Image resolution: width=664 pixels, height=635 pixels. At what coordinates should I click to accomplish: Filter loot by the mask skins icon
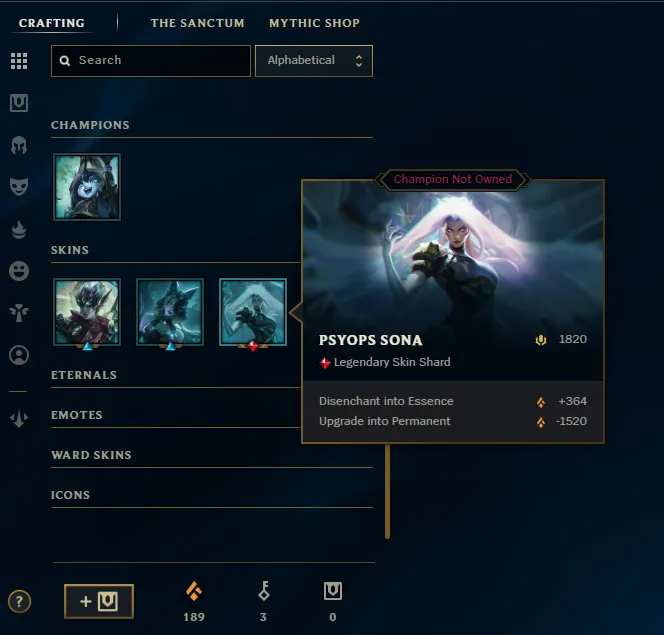coord(19,187)
